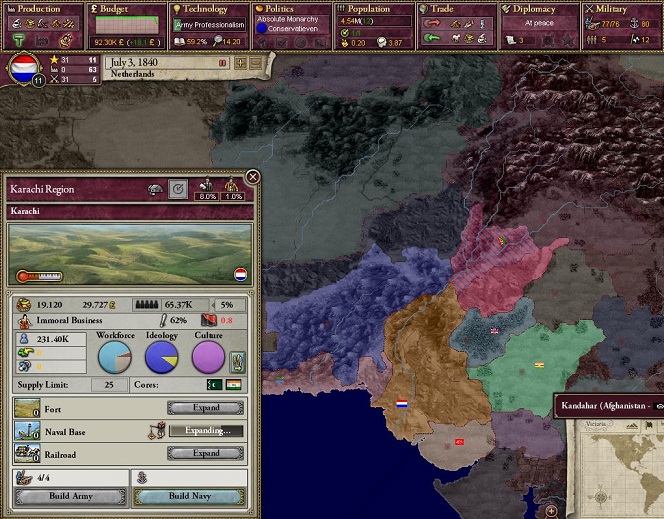The height and width of the screenshot is (519, 664).
Task: Increase game speed with the plus button
Action: click(x=240, y=63)
